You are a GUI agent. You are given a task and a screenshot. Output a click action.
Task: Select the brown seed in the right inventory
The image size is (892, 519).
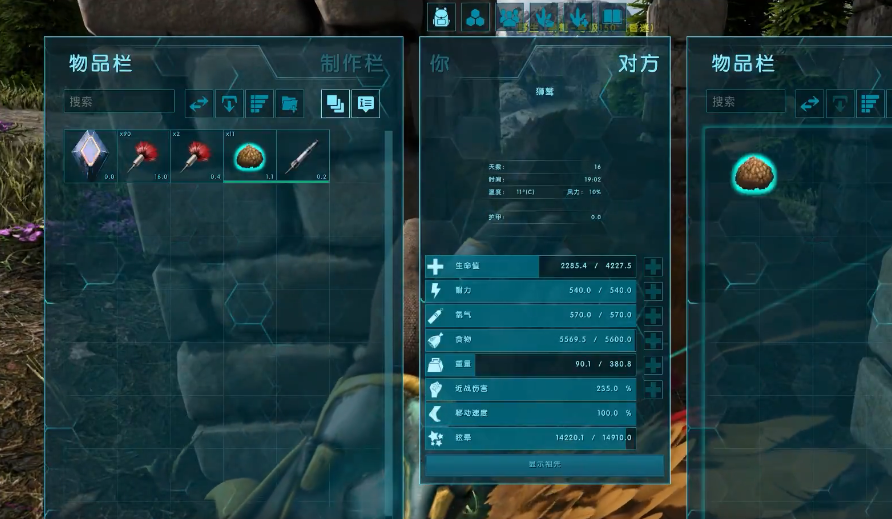[756, 174]
